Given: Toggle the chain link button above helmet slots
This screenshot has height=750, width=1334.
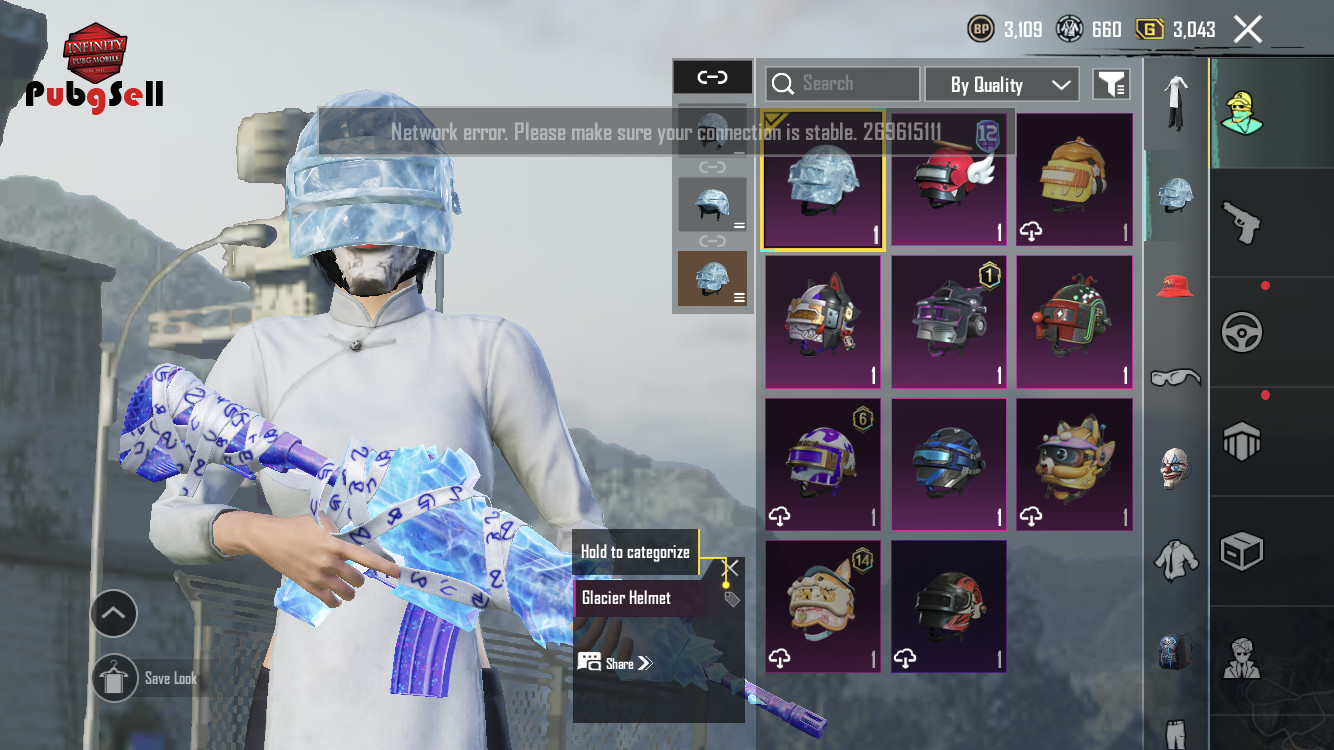Looking at the screenshot, I should pos(712,77).
